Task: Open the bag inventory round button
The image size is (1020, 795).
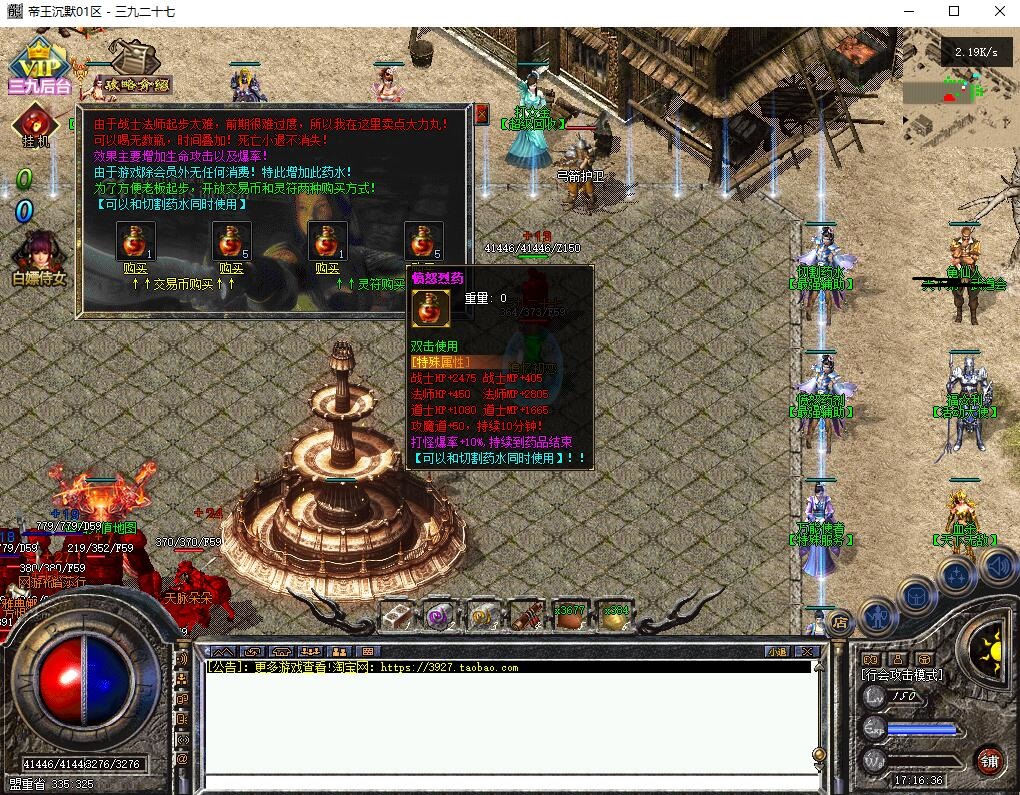Action: pyautogui.click(x=916, y=595)
